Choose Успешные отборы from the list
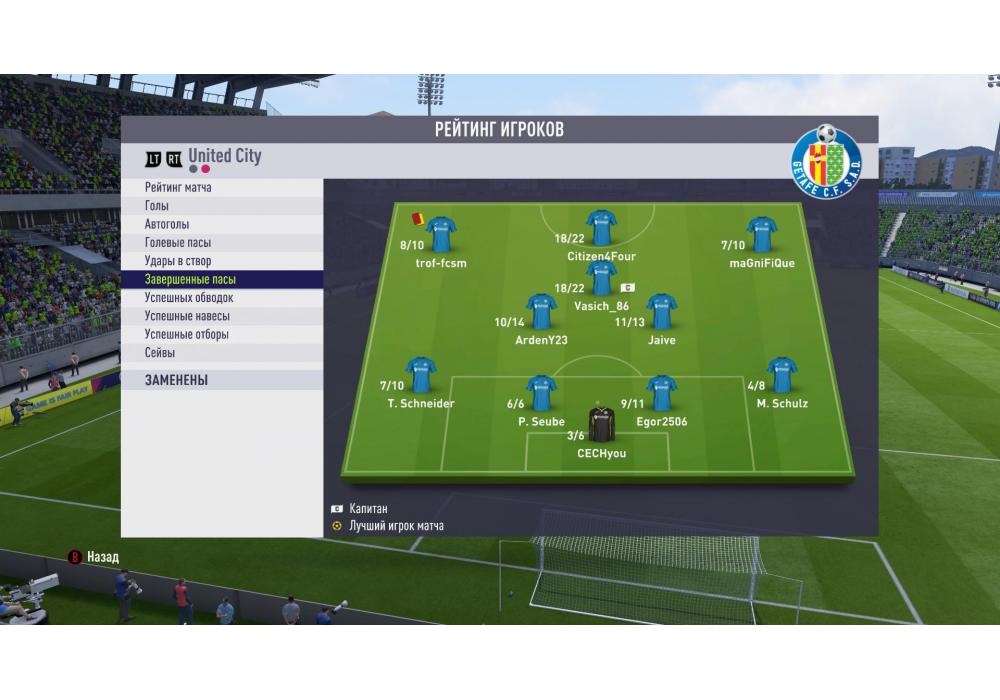 (x=187, y=335)
